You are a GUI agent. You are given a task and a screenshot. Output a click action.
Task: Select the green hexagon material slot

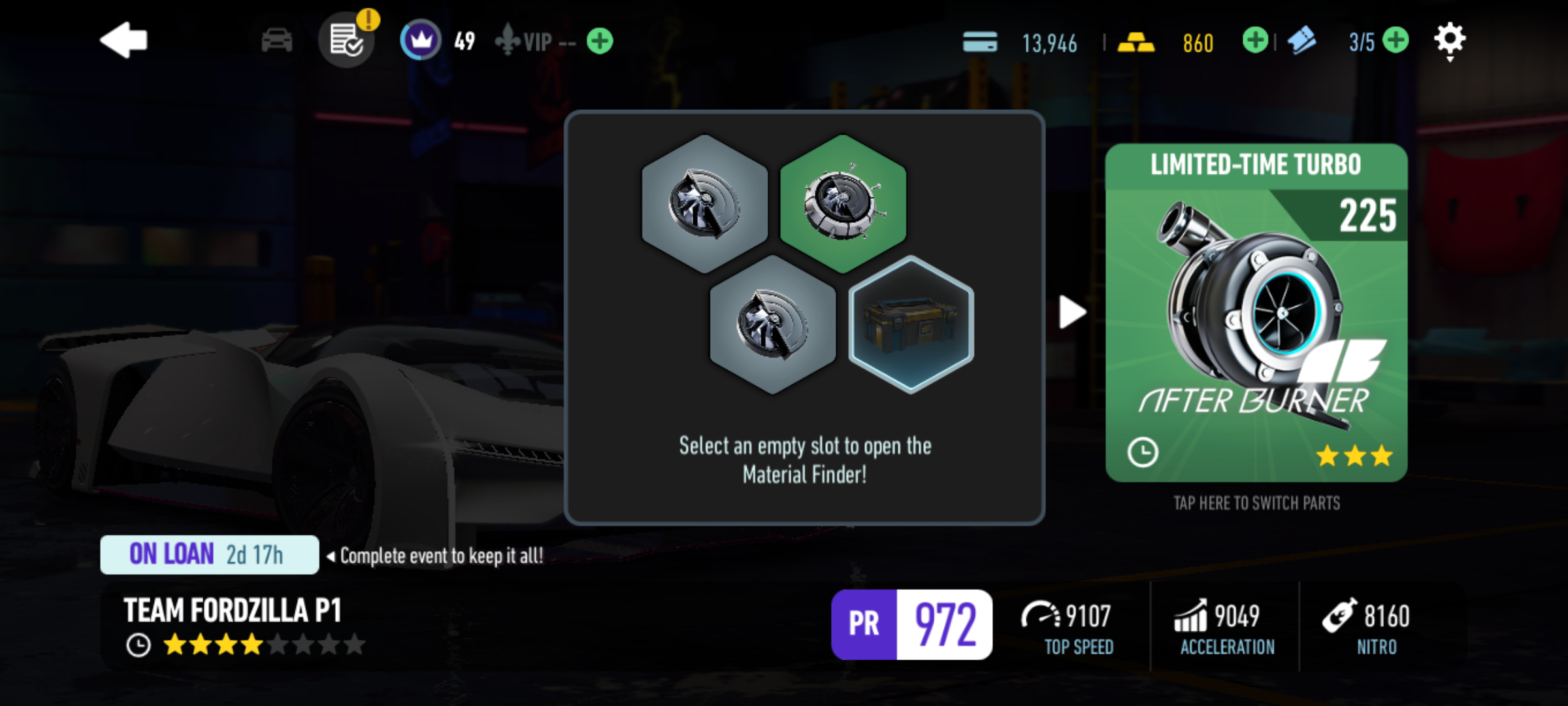[x=843, y=203]
